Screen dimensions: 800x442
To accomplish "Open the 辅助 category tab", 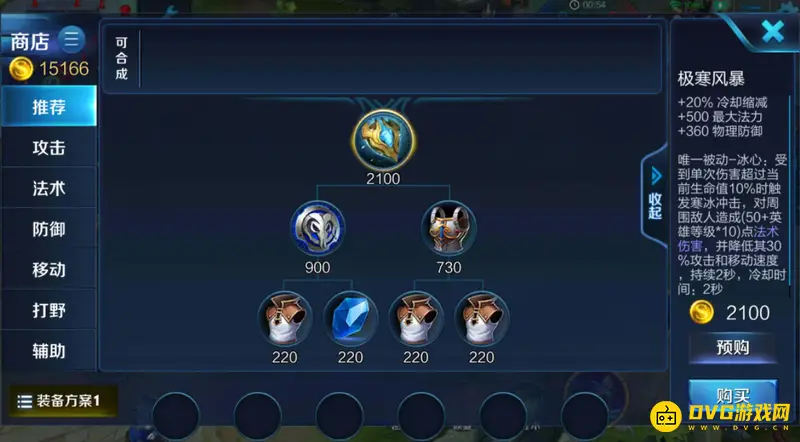I will [49, 351].
